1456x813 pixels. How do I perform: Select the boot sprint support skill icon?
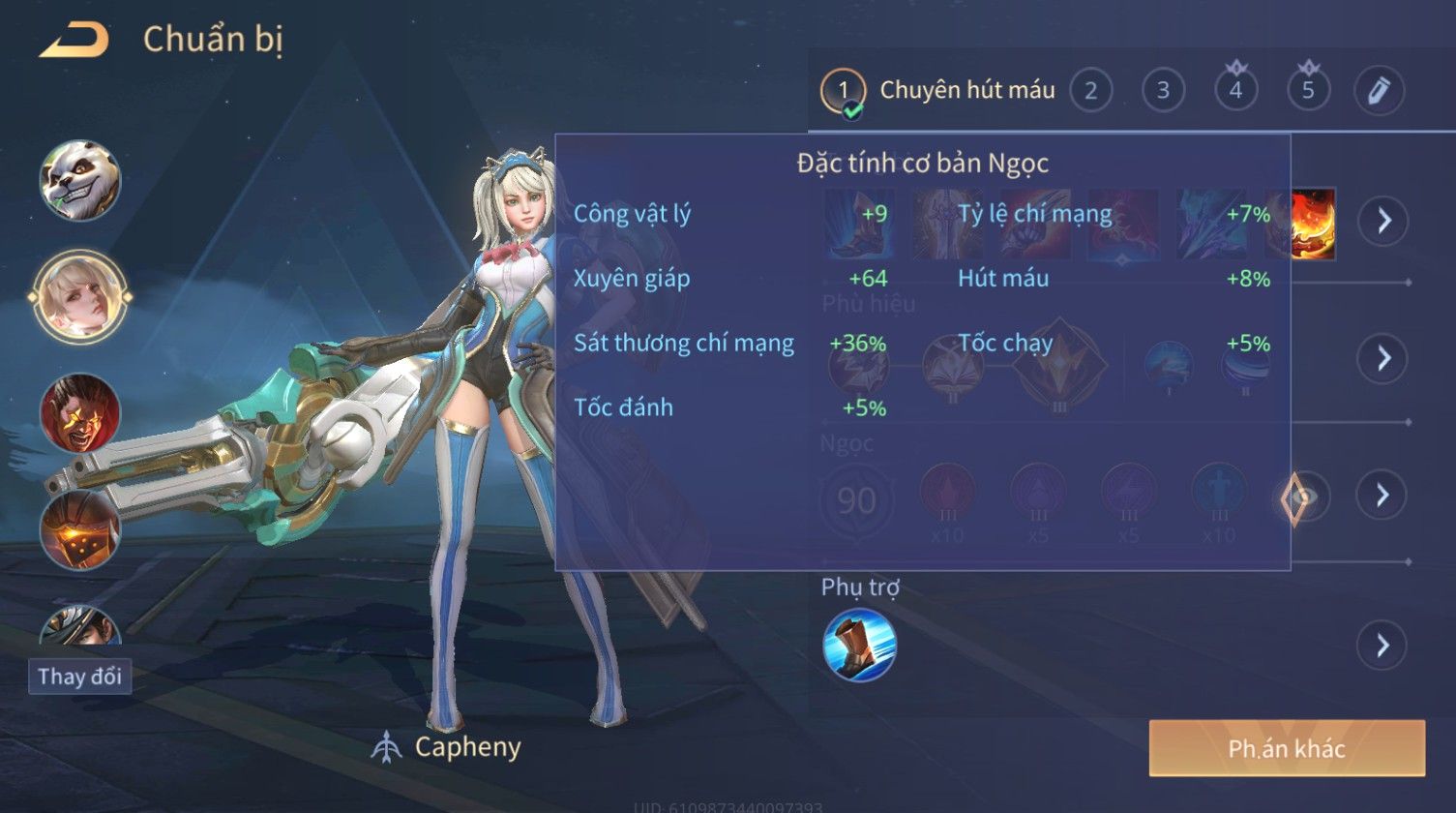[859, 645]
